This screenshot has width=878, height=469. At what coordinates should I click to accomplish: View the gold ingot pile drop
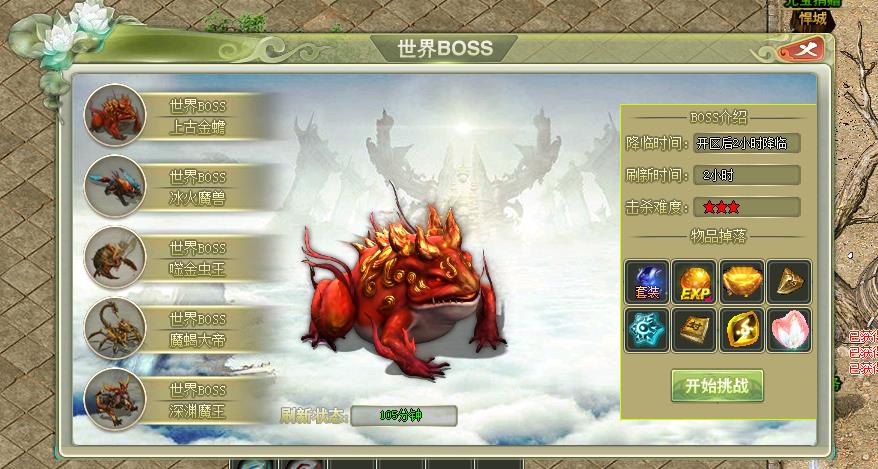pos(742,282)
